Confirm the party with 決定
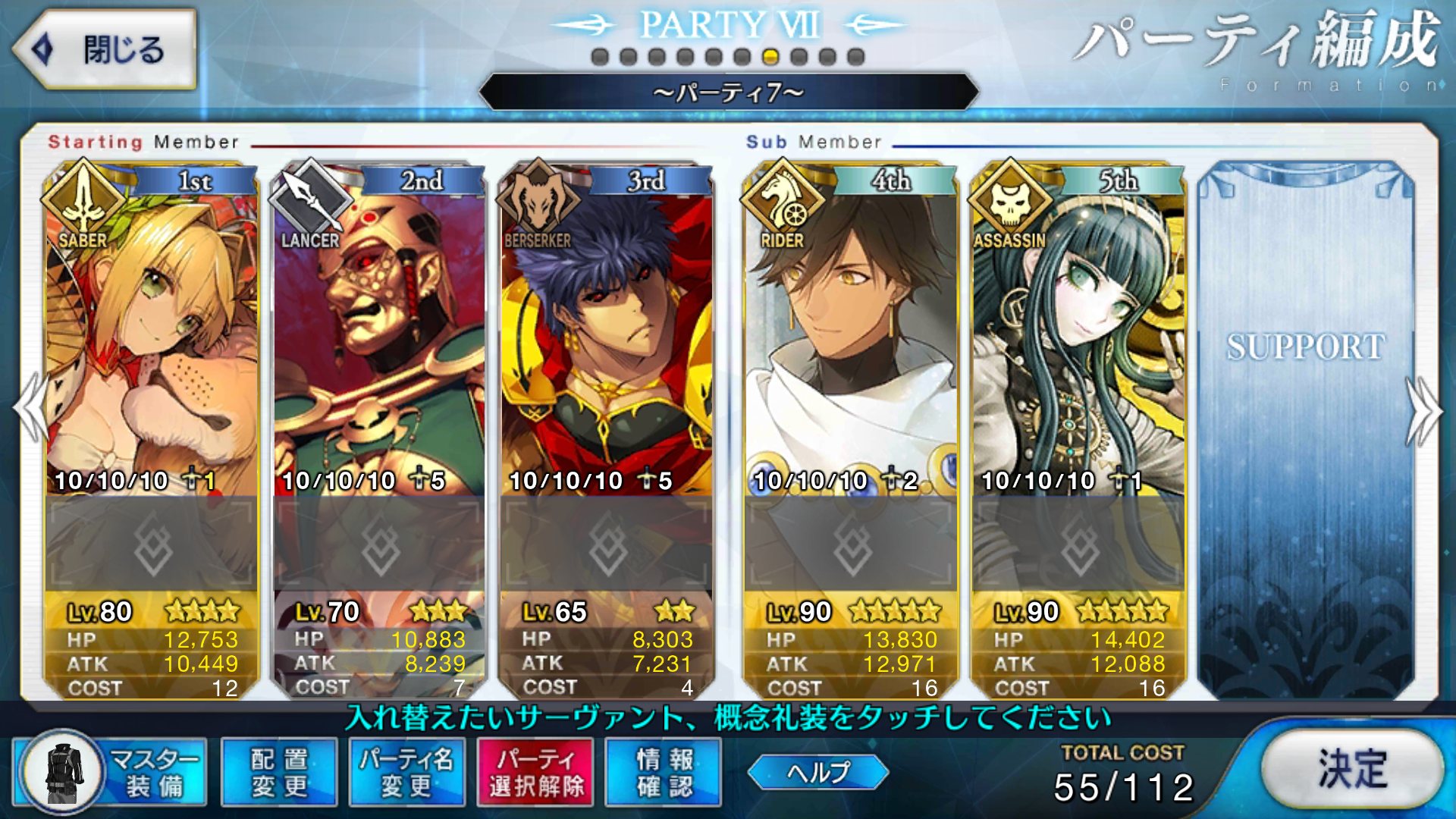Screen dimensions: 1456x819 1352,769
